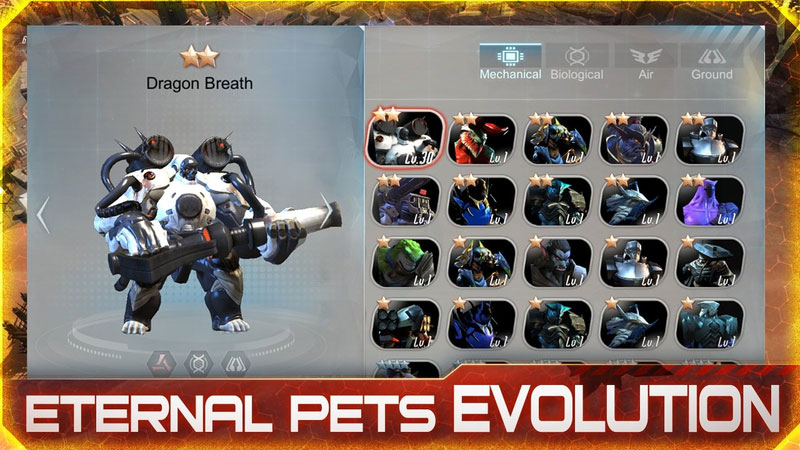Viewport: 800px width, 450px height.
Task: Go to the previous pet with left arrow
Action: (x=43, y=215)
